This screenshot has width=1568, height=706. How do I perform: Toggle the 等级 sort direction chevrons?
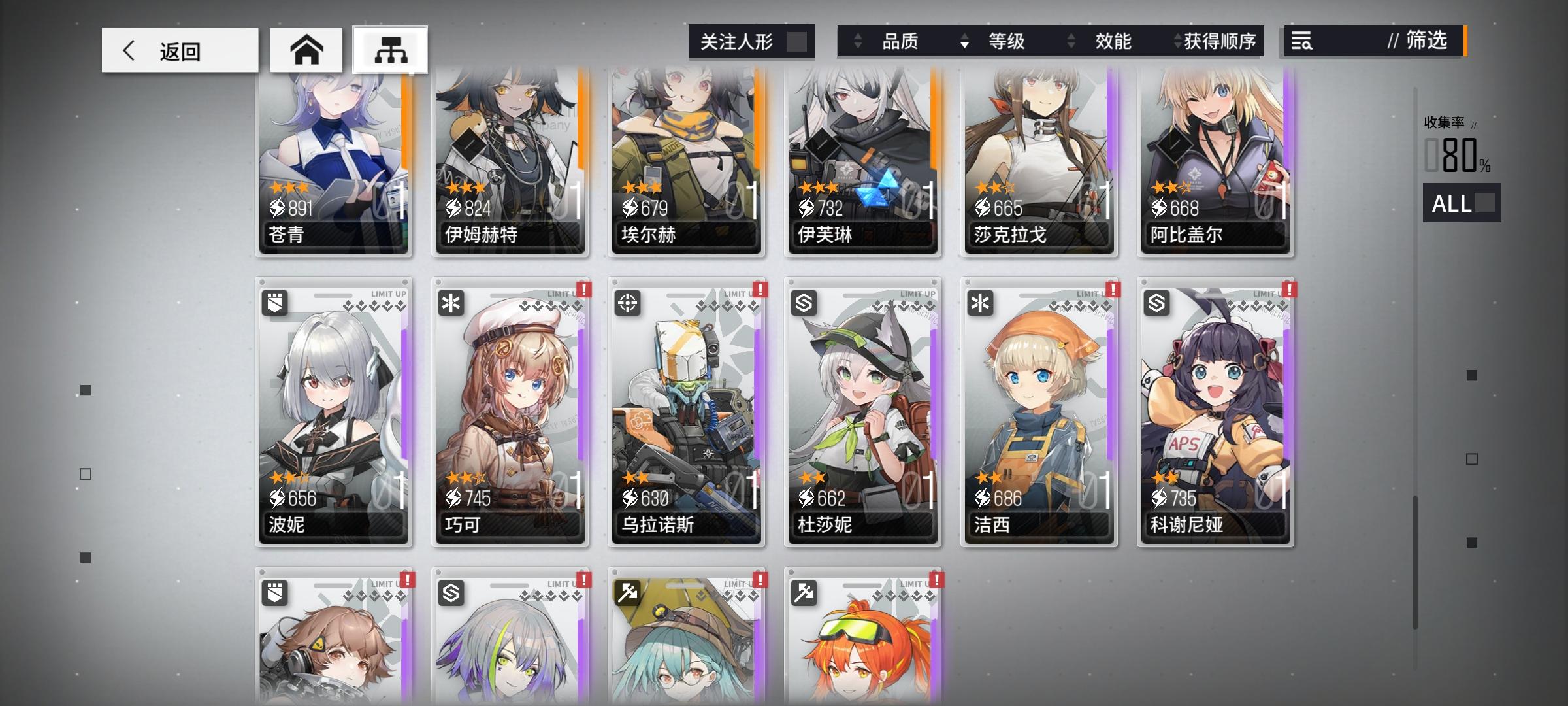coord(964,41)
